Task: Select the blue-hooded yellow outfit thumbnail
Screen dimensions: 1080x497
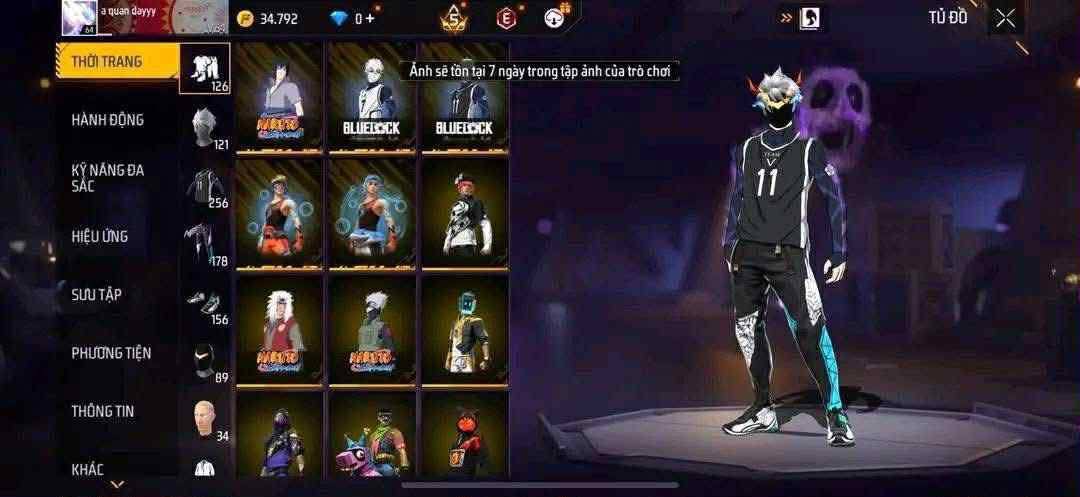Action: click(464, 330)
